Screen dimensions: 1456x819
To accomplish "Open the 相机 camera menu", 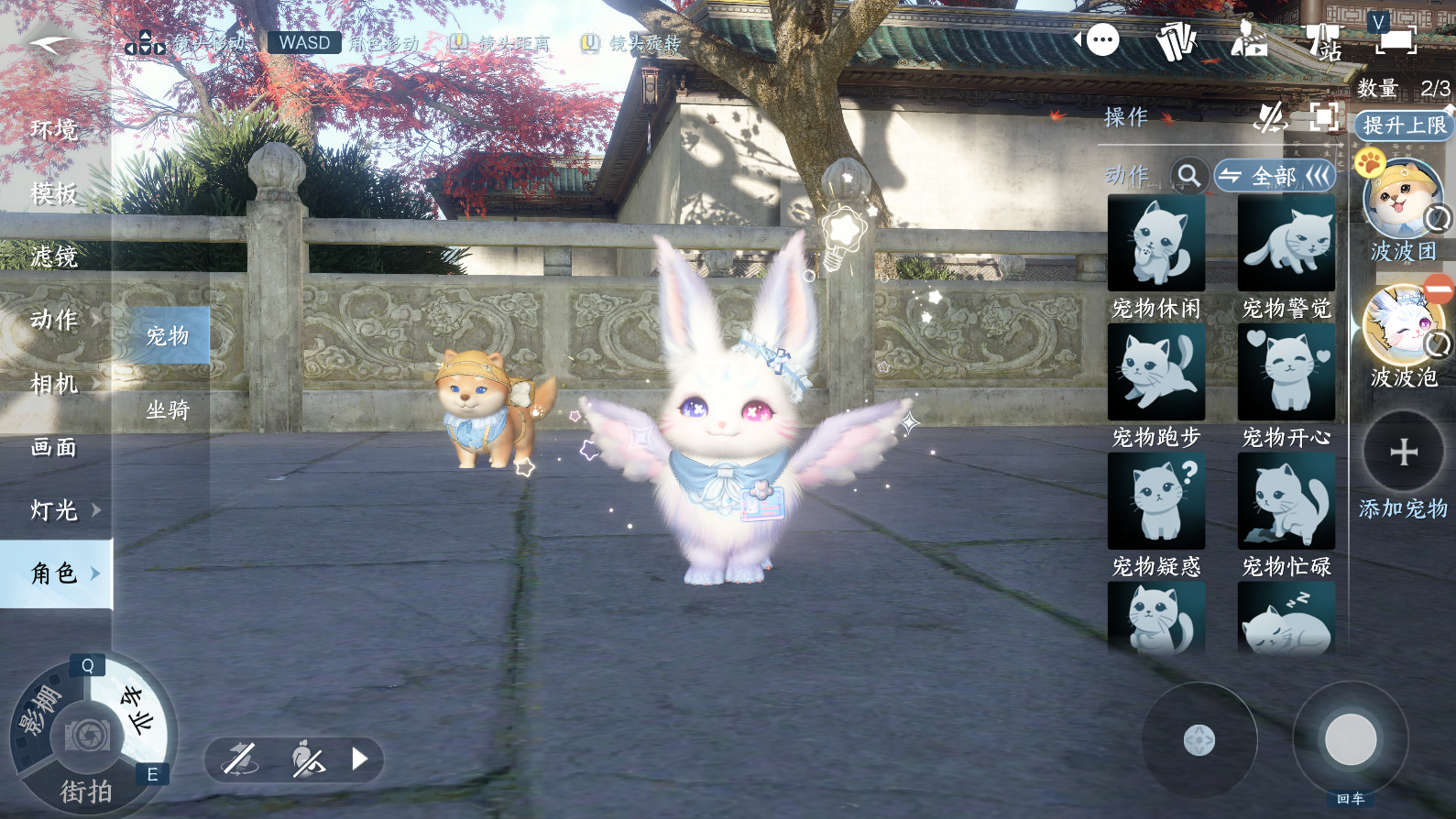I will (x=54, y=383).
